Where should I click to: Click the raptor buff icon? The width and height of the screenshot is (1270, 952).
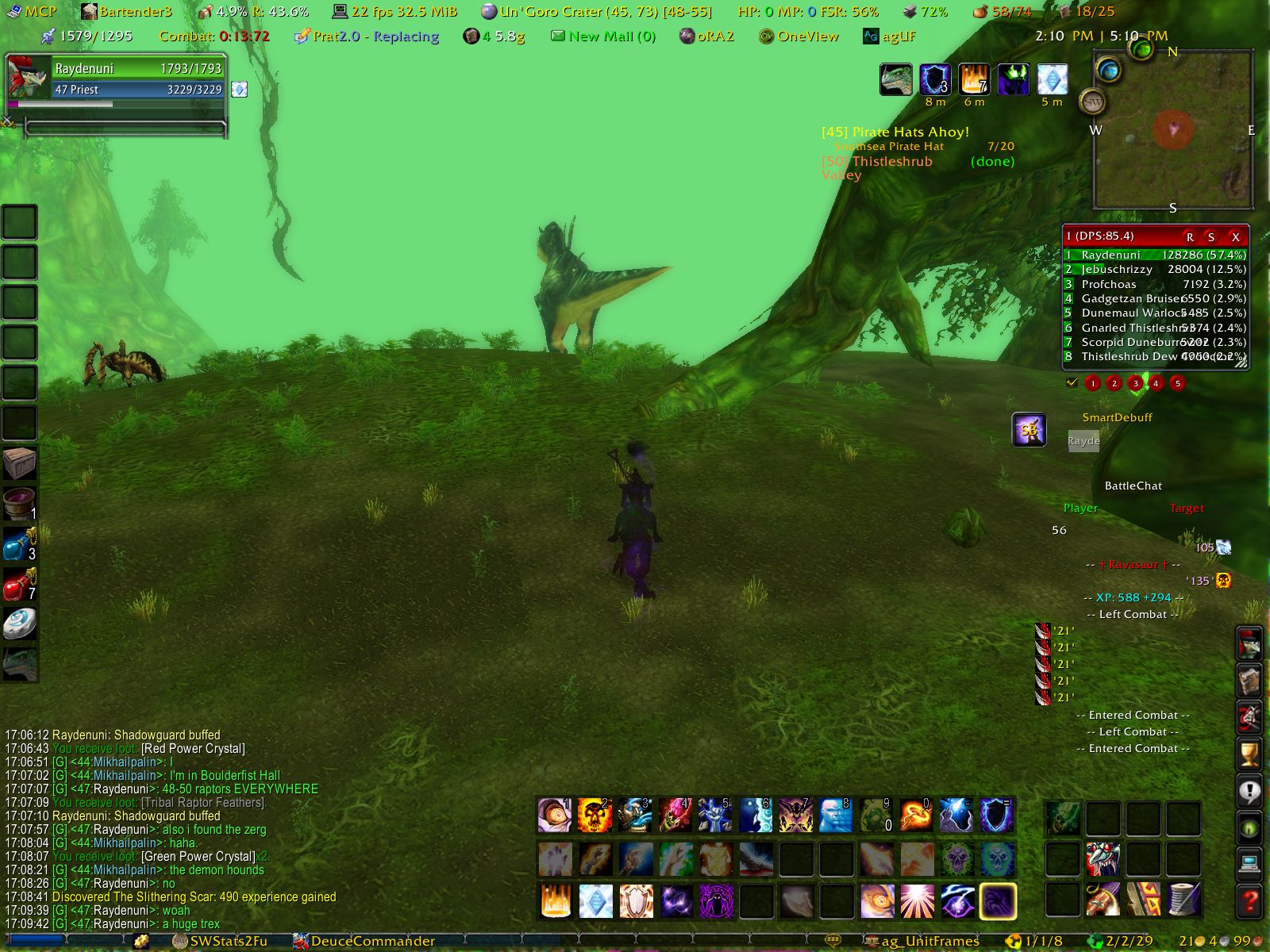(x=896, y=80)
